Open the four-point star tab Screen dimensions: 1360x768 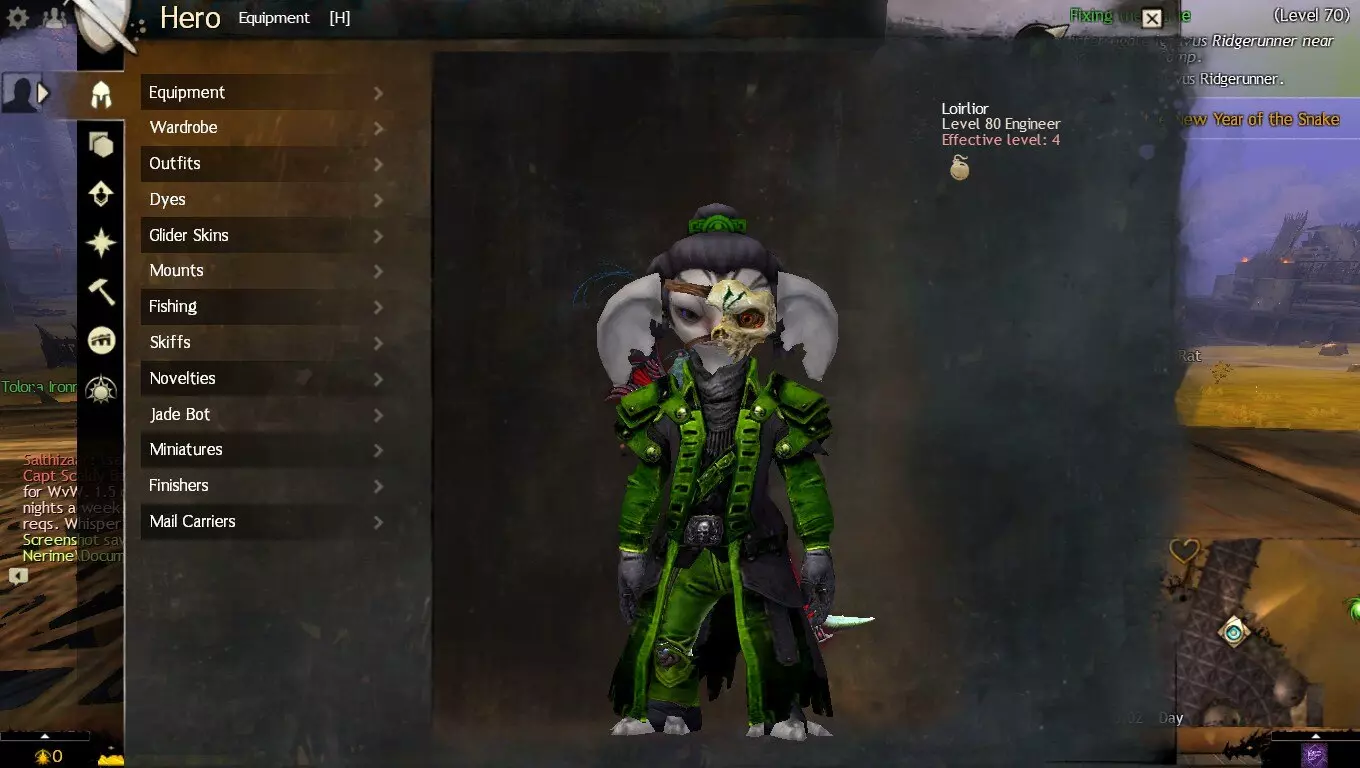[101, 243]
